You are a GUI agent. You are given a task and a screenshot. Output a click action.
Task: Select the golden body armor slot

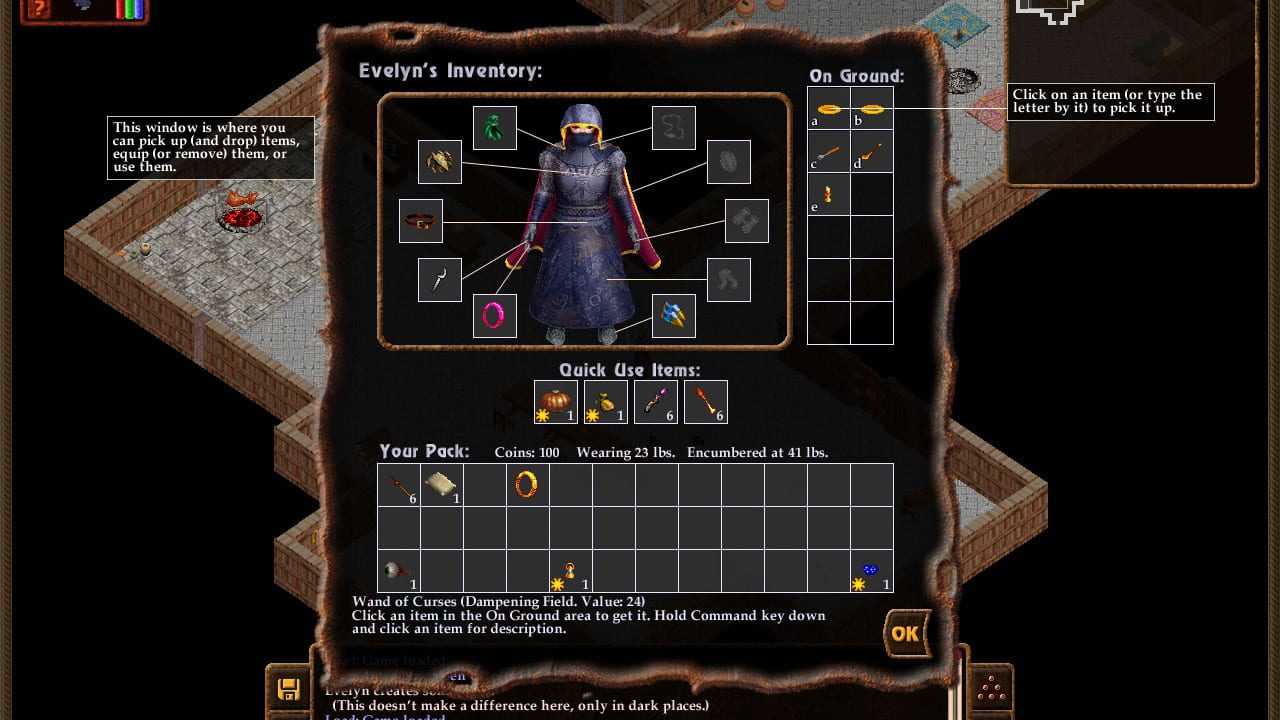440,162
